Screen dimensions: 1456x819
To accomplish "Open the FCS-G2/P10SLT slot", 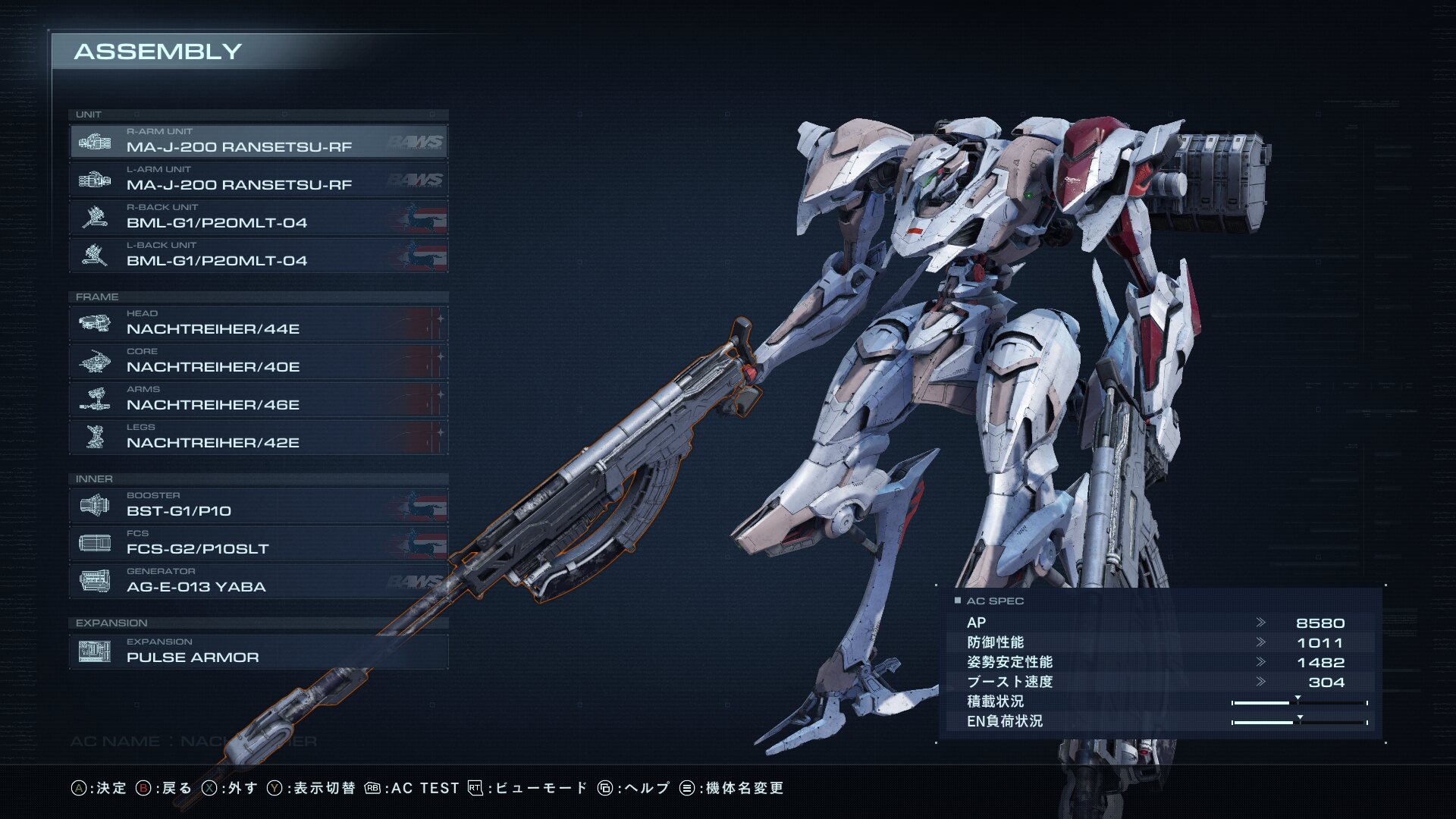I will point(258,544).
